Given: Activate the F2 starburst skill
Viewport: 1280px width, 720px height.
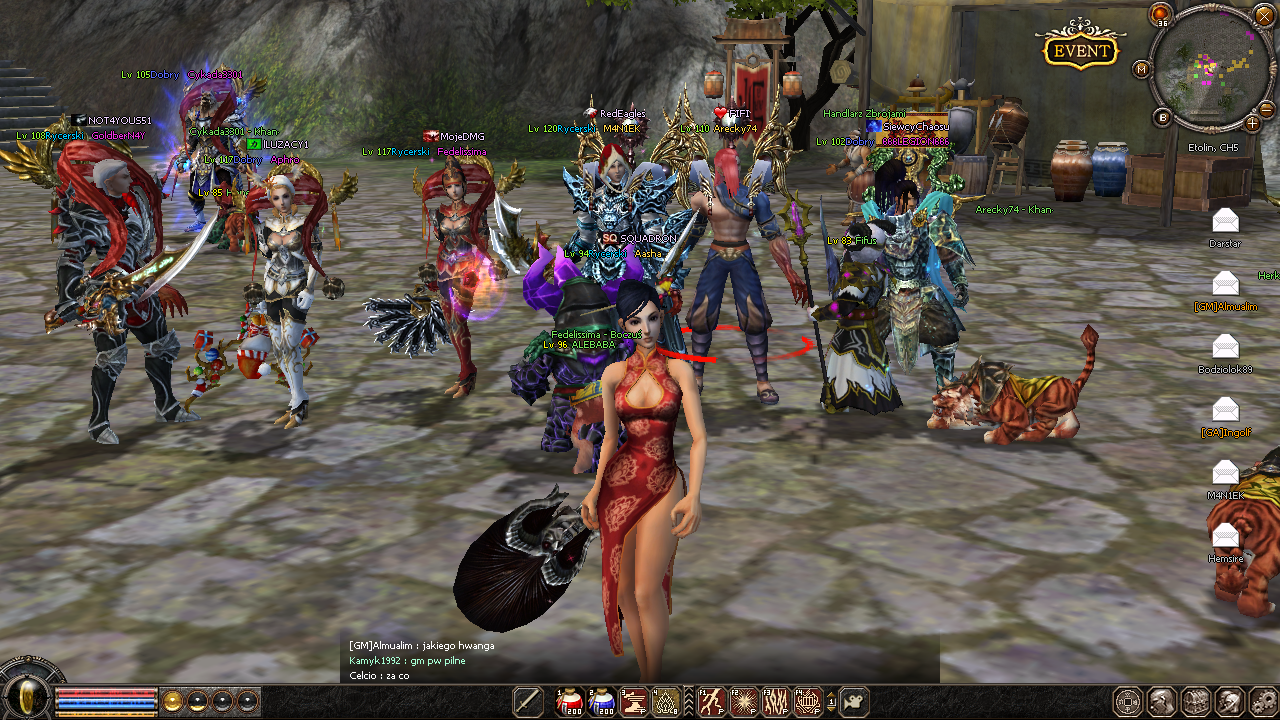Looking at the screenshot, I should tap(744, 702).
